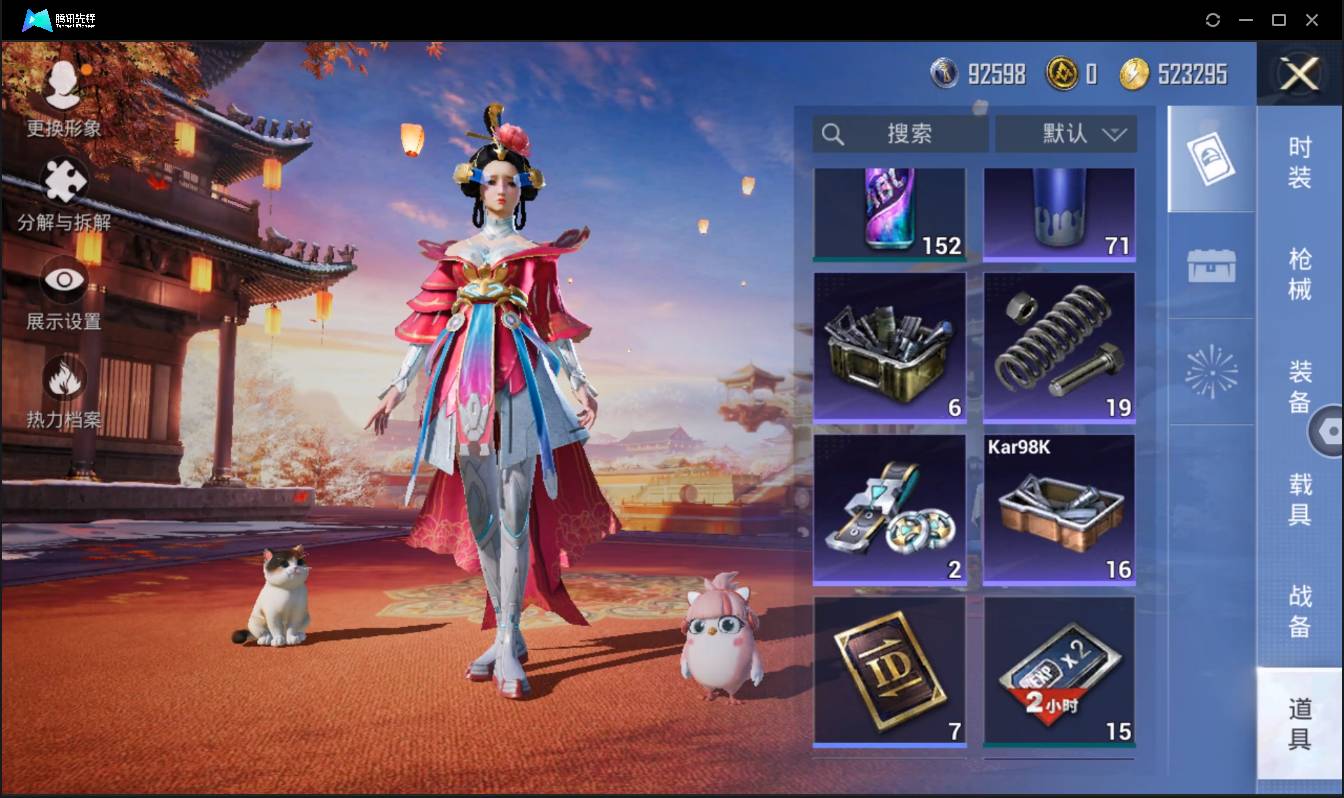This screenshot has height=798, width=1344.
Task: Select the Kar98K parts crate
Action: [1059, 508]
